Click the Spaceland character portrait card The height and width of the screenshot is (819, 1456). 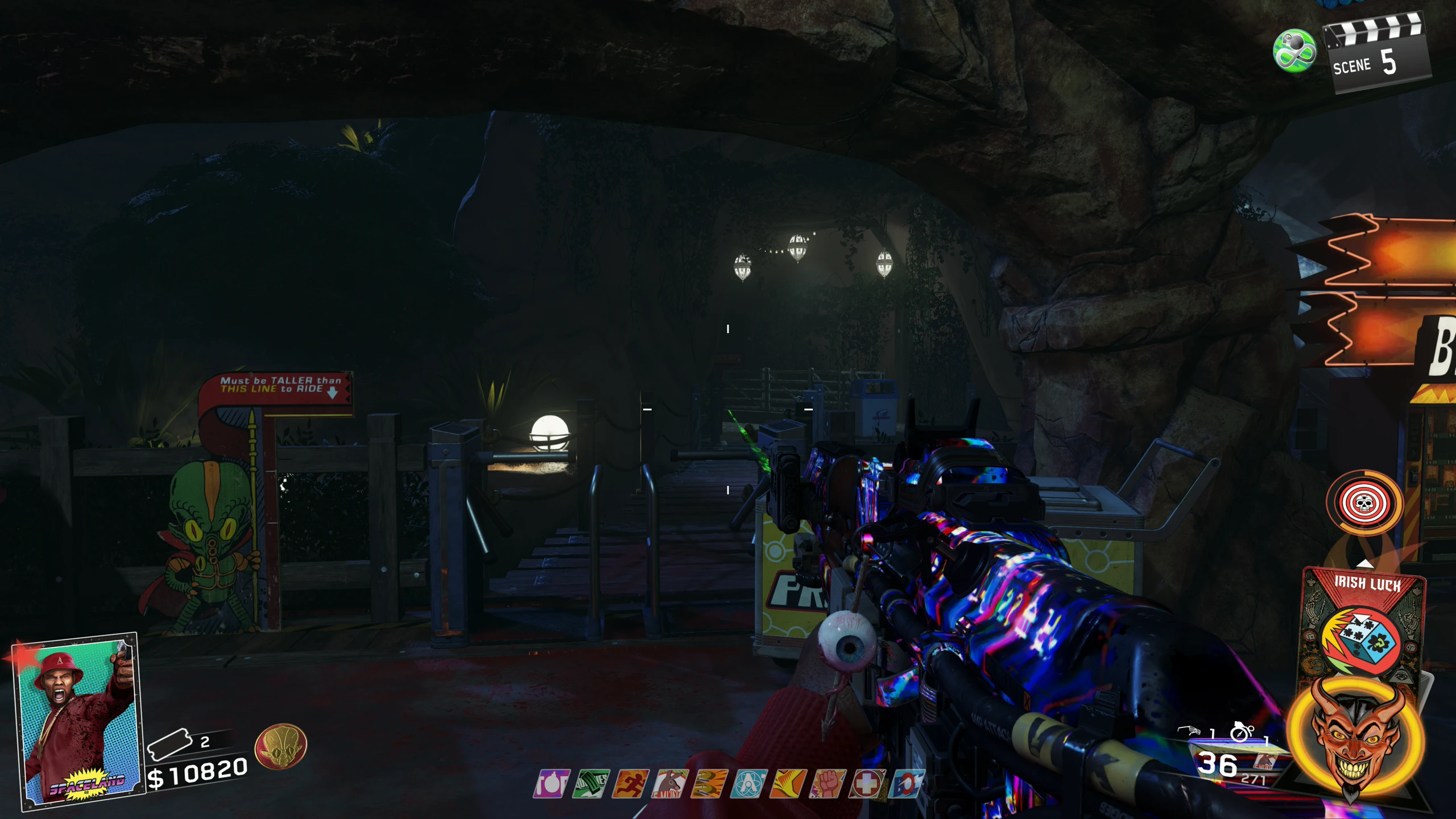click(x=78, y=719)
